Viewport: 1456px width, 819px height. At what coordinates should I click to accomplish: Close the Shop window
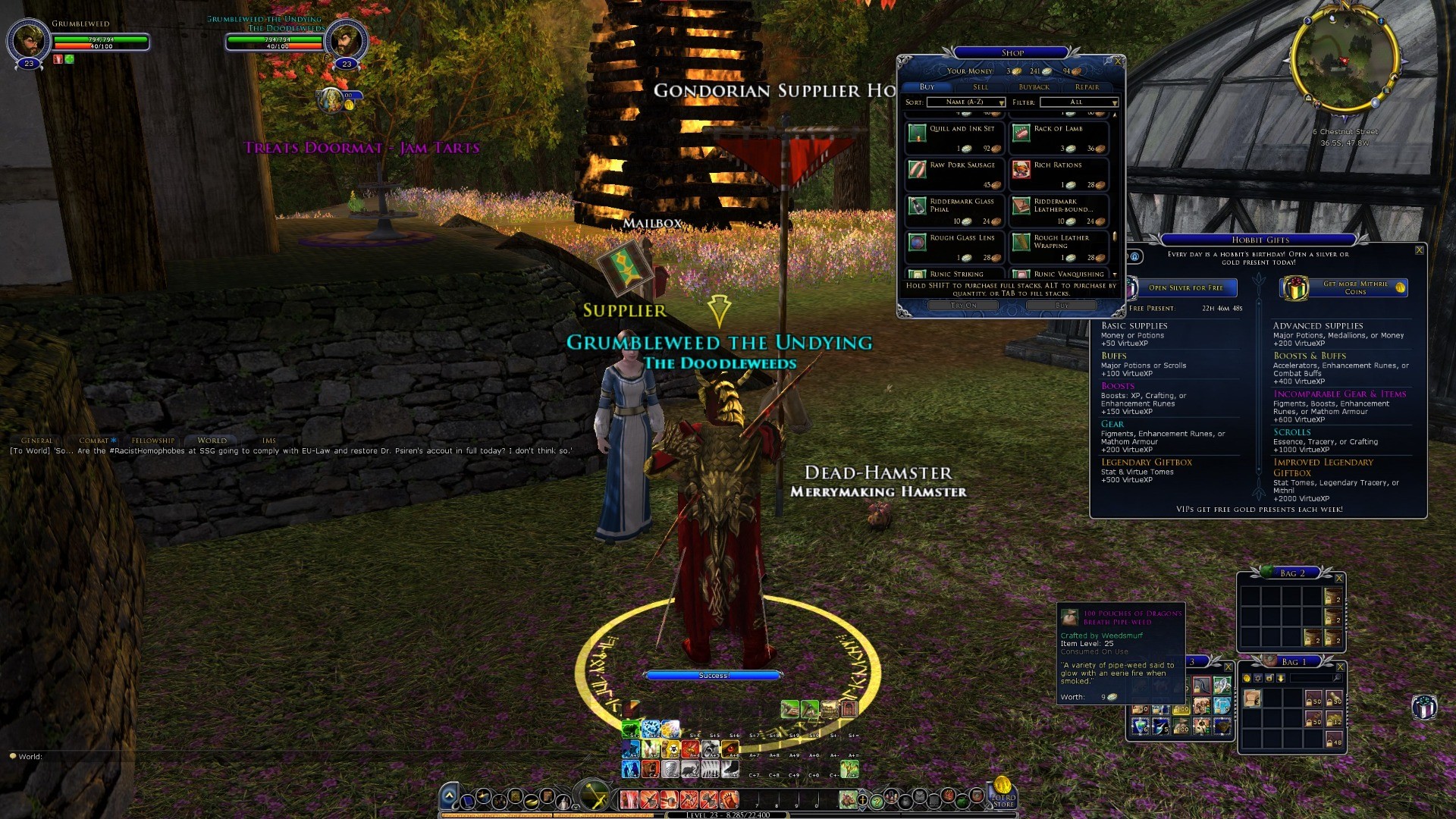pyautogui.click(x=1117, y=61)
